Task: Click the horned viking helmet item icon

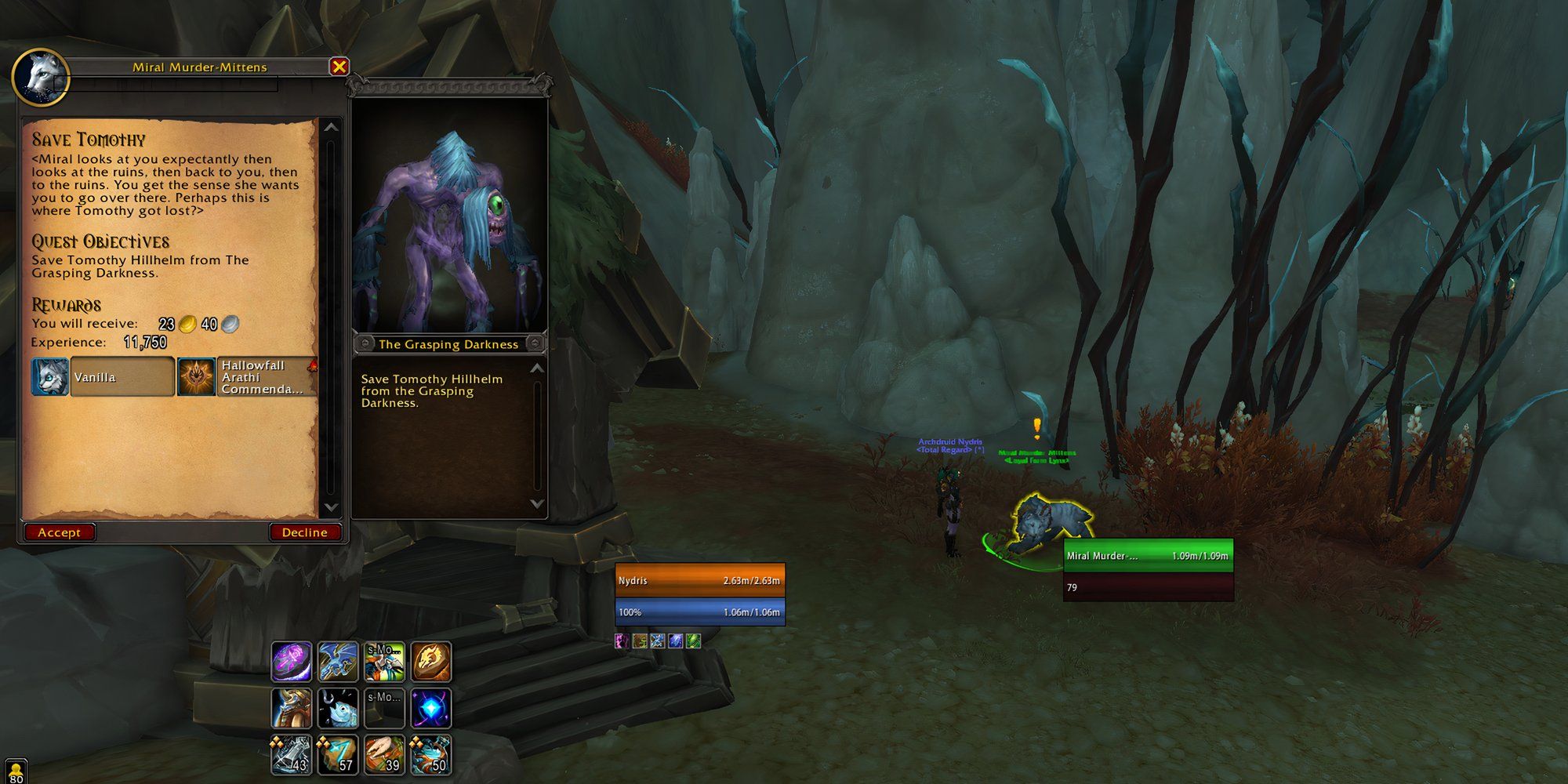Action: [x=292, y=707]
